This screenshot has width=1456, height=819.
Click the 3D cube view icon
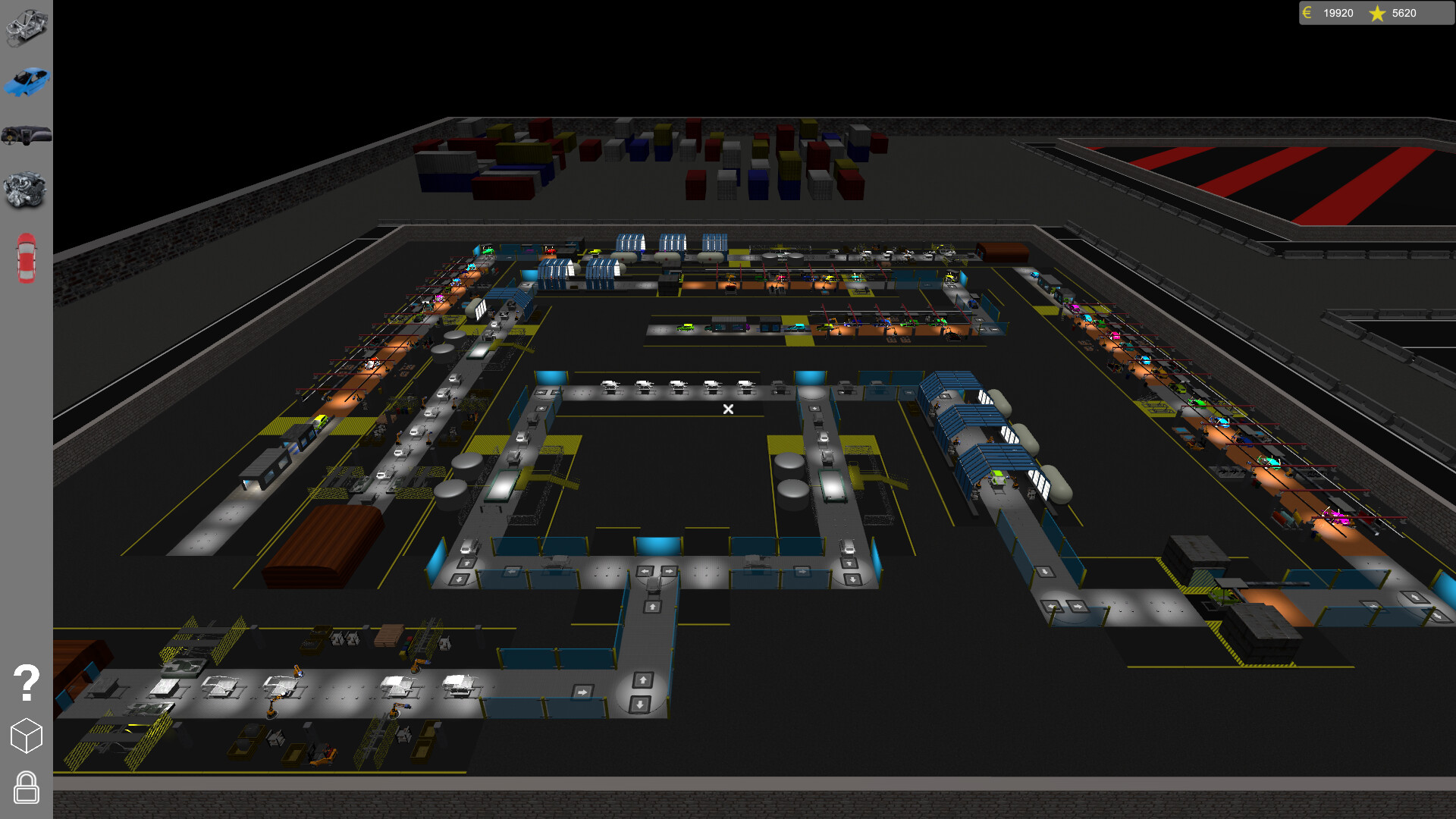pyautogui.click(x=27, y=734)
